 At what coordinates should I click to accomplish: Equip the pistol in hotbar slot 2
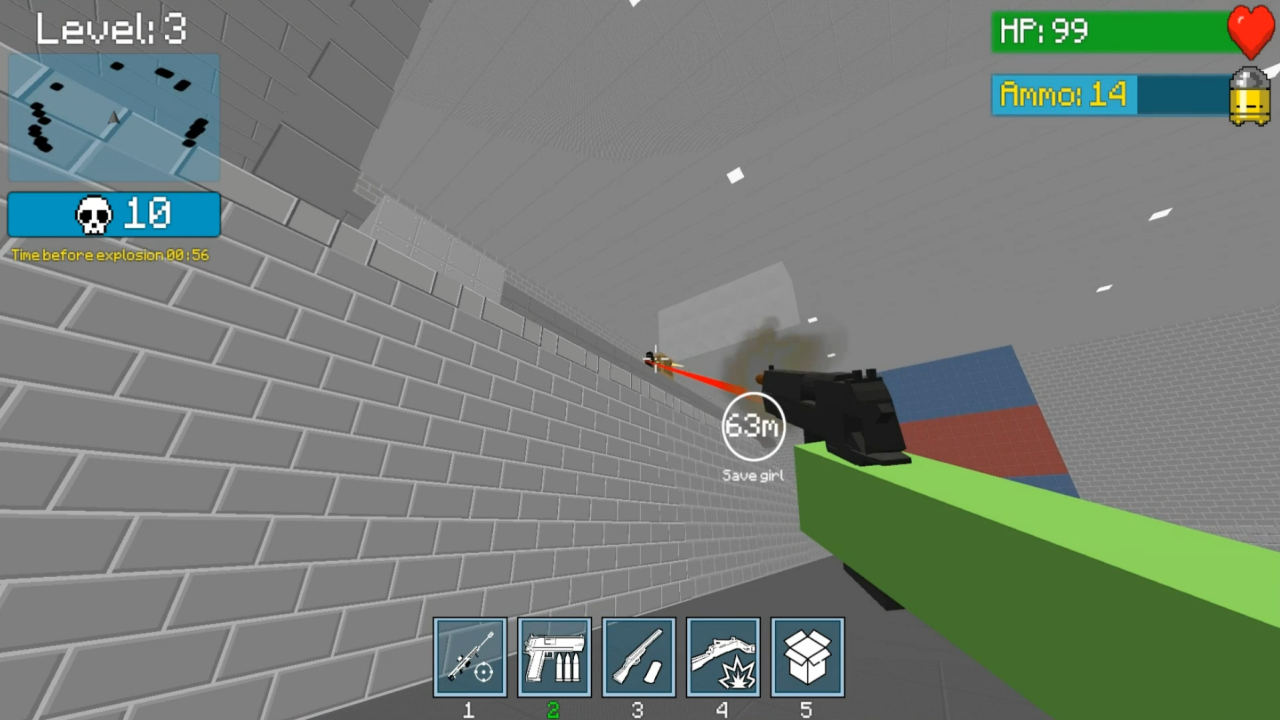point(554,657)
